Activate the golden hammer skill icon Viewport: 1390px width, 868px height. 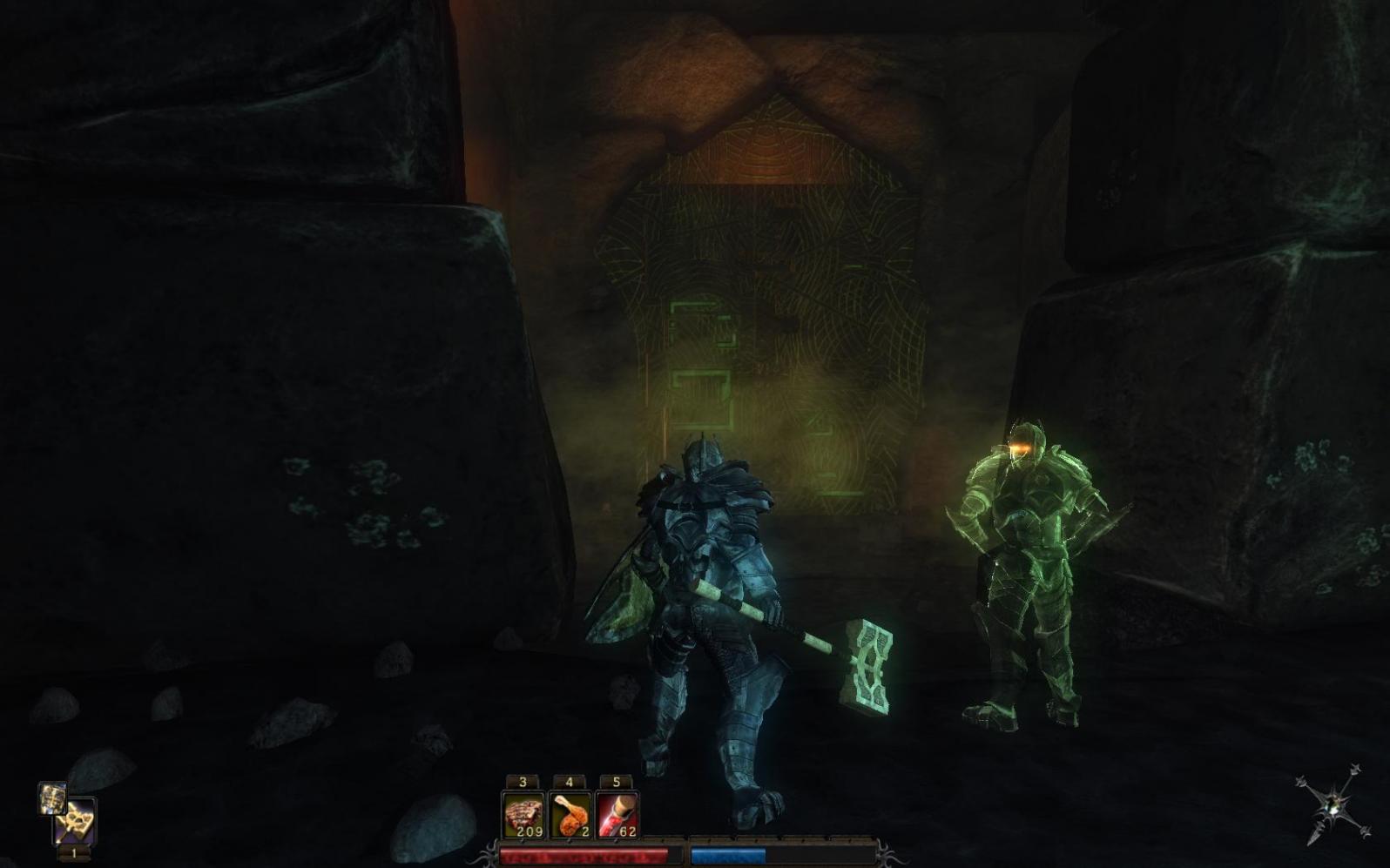tap(77, 821)
